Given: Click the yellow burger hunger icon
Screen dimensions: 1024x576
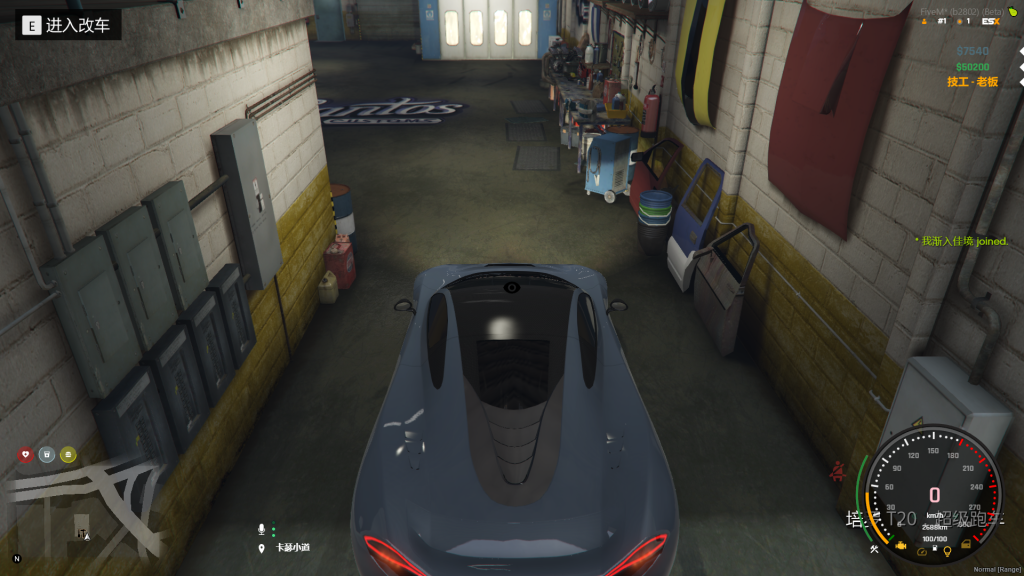Looking at the screenshot, I should click(68, 455).
